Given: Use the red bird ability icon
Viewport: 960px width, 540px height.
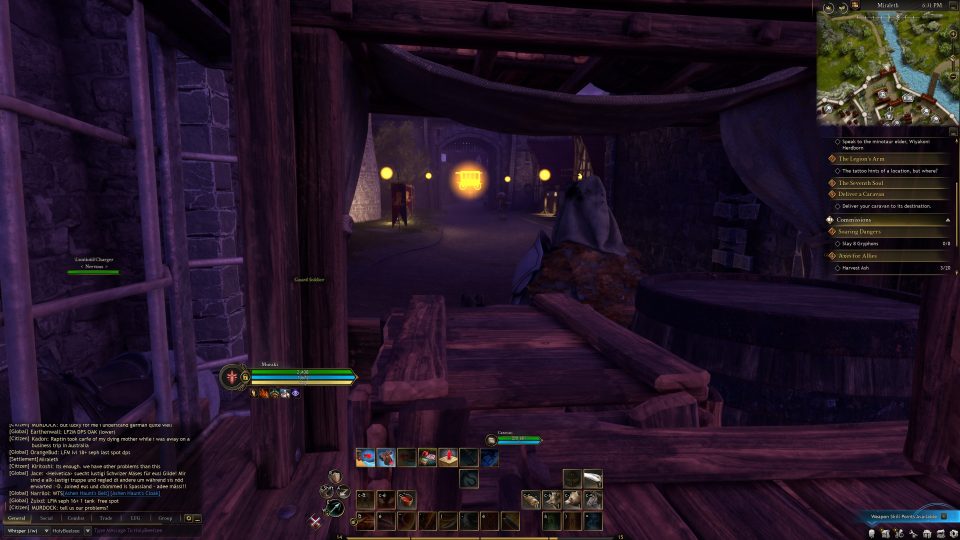Looking at the screenshot, I should (x=366, y=457).
